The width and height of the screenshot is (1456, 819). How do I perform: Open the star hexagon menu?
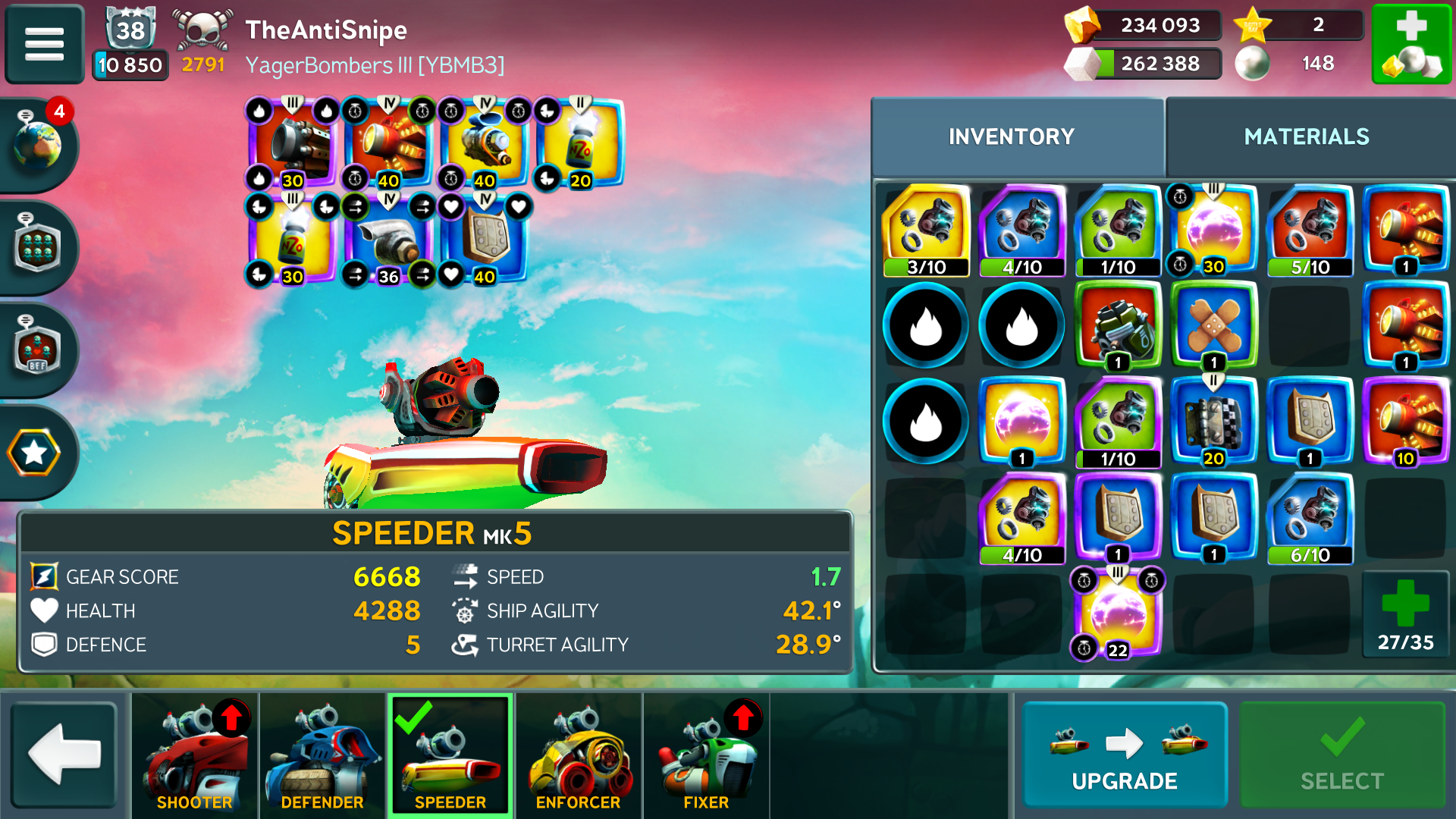coord(34,453)
